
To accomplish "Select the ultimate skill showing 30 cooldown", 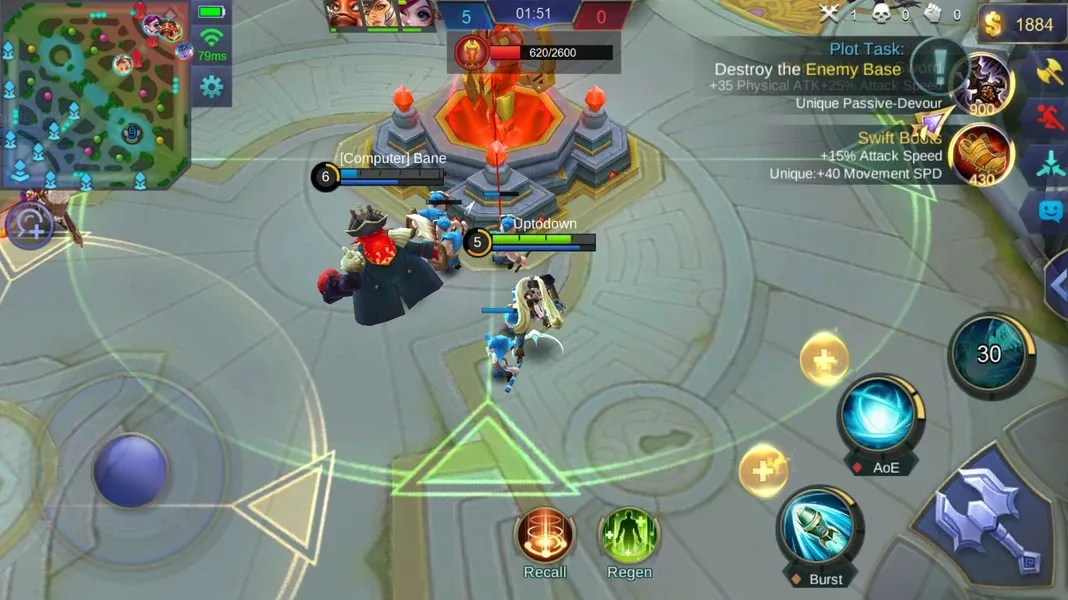I will 990,354.
